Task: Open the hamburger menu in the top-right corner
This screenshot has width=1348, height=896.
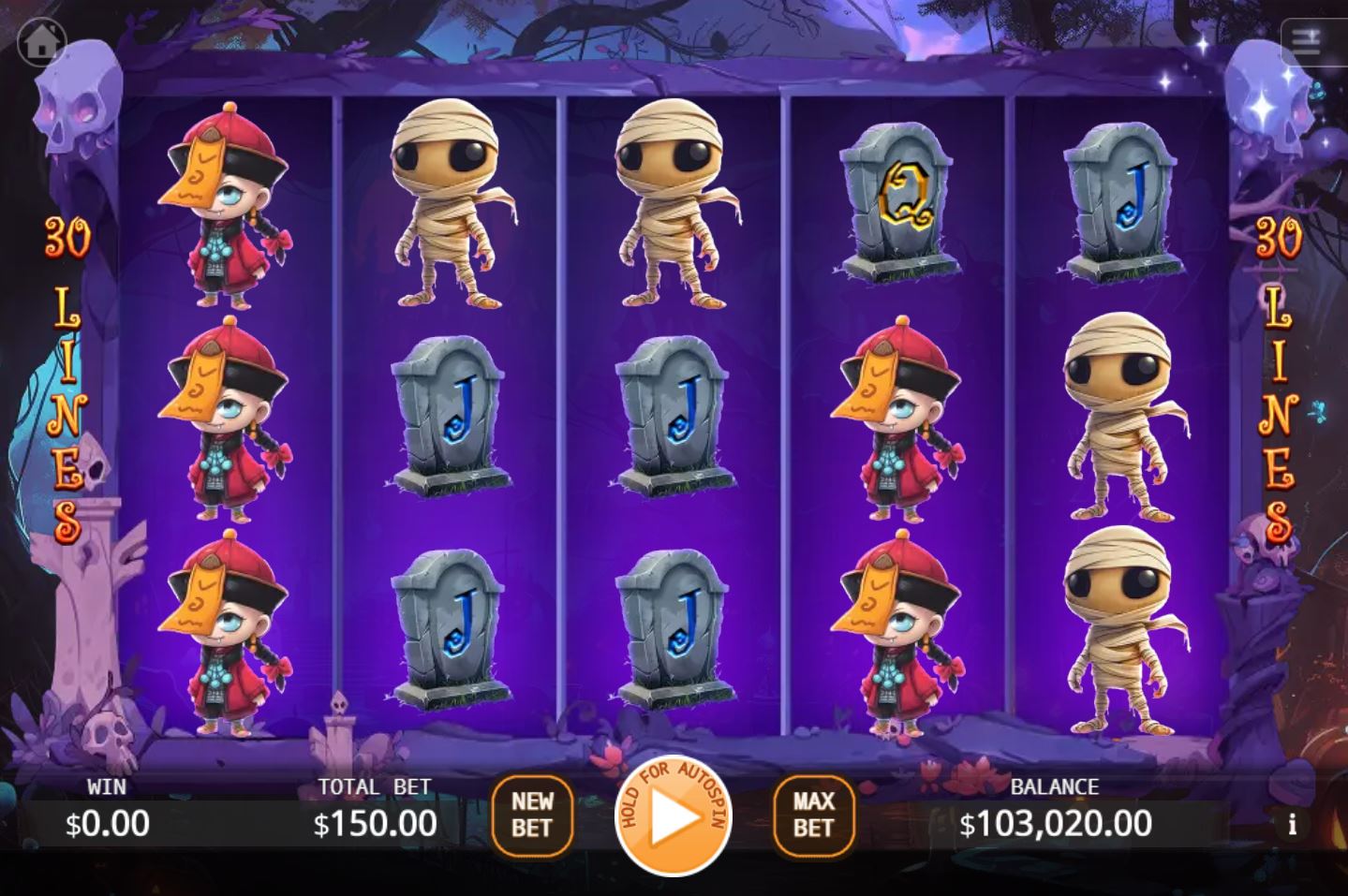Action: [1308, 41]
